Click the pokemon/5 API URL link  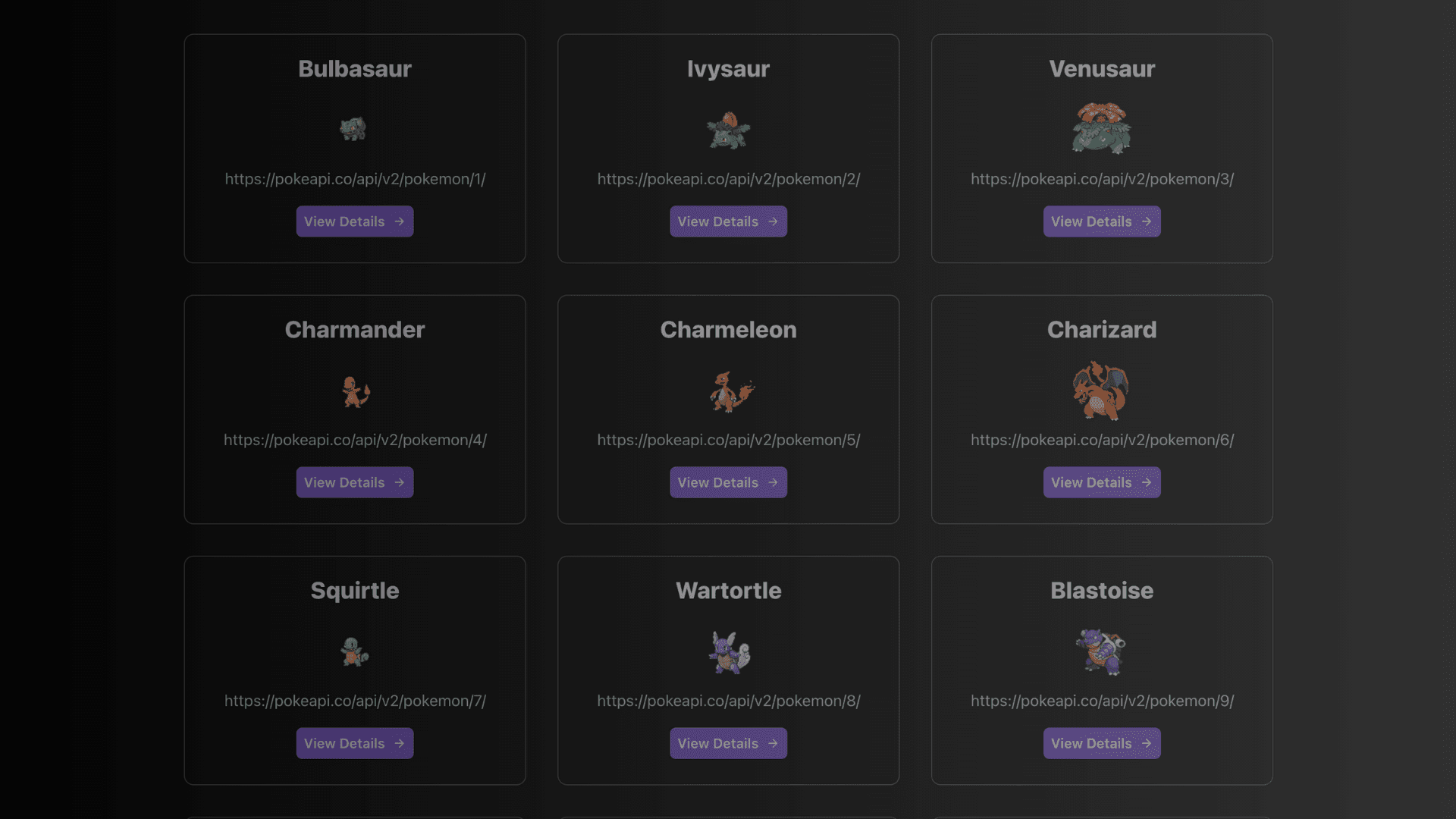728,439
